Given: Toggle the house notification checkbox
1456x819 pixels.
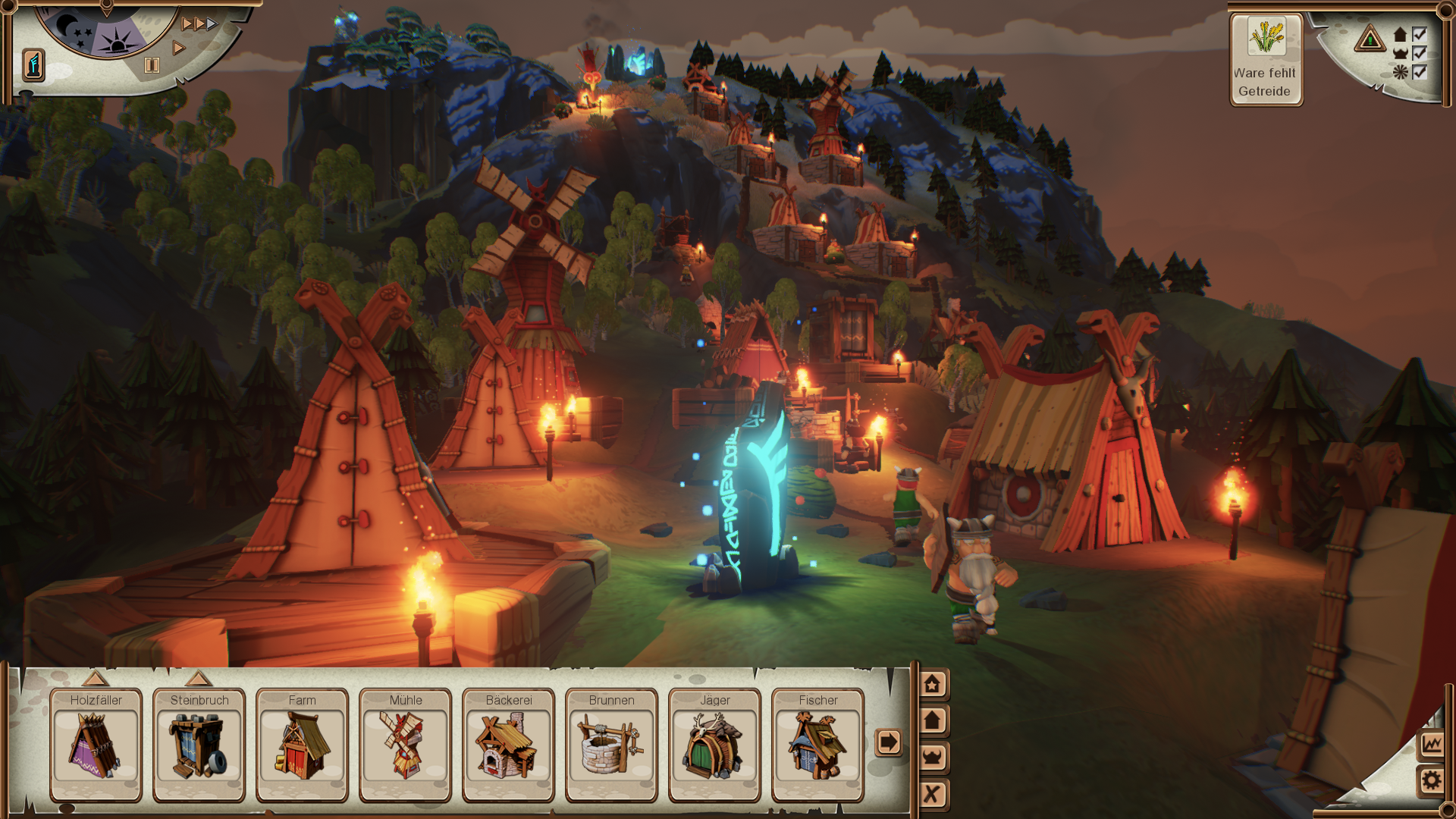Looking at the screenshot, I should coord(1419,36).
